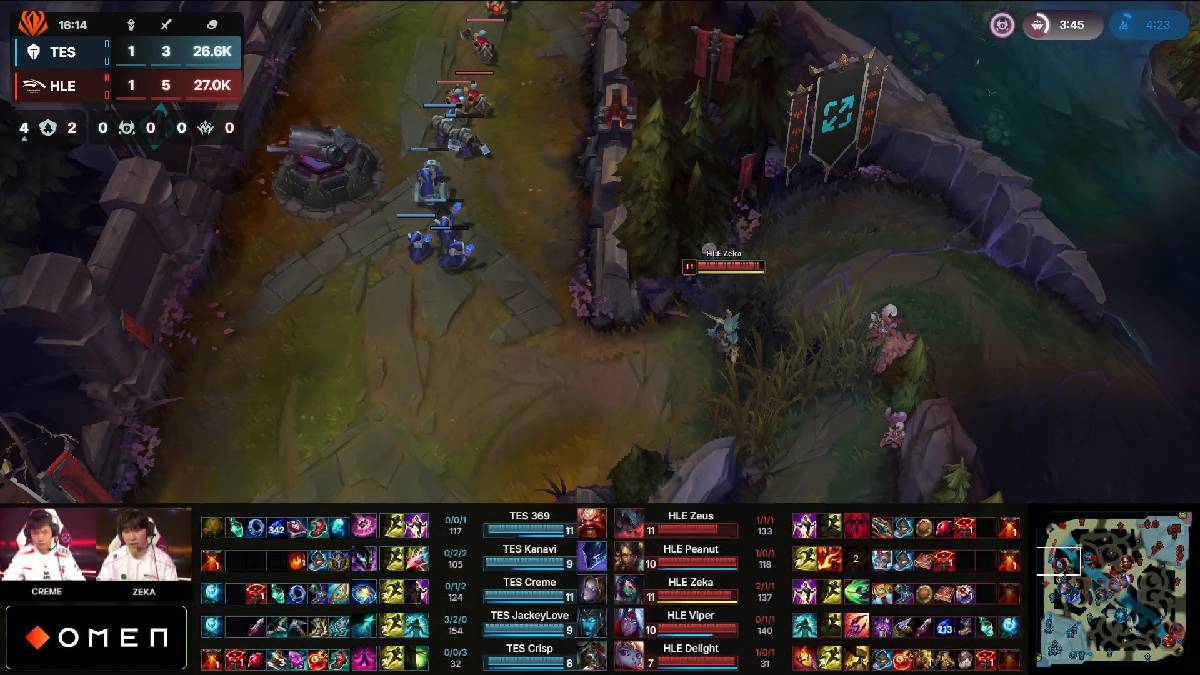This screenshot has height=675, width=1200.
Task: Click HLE Viper's champion portrait
Action: [629, 623]
